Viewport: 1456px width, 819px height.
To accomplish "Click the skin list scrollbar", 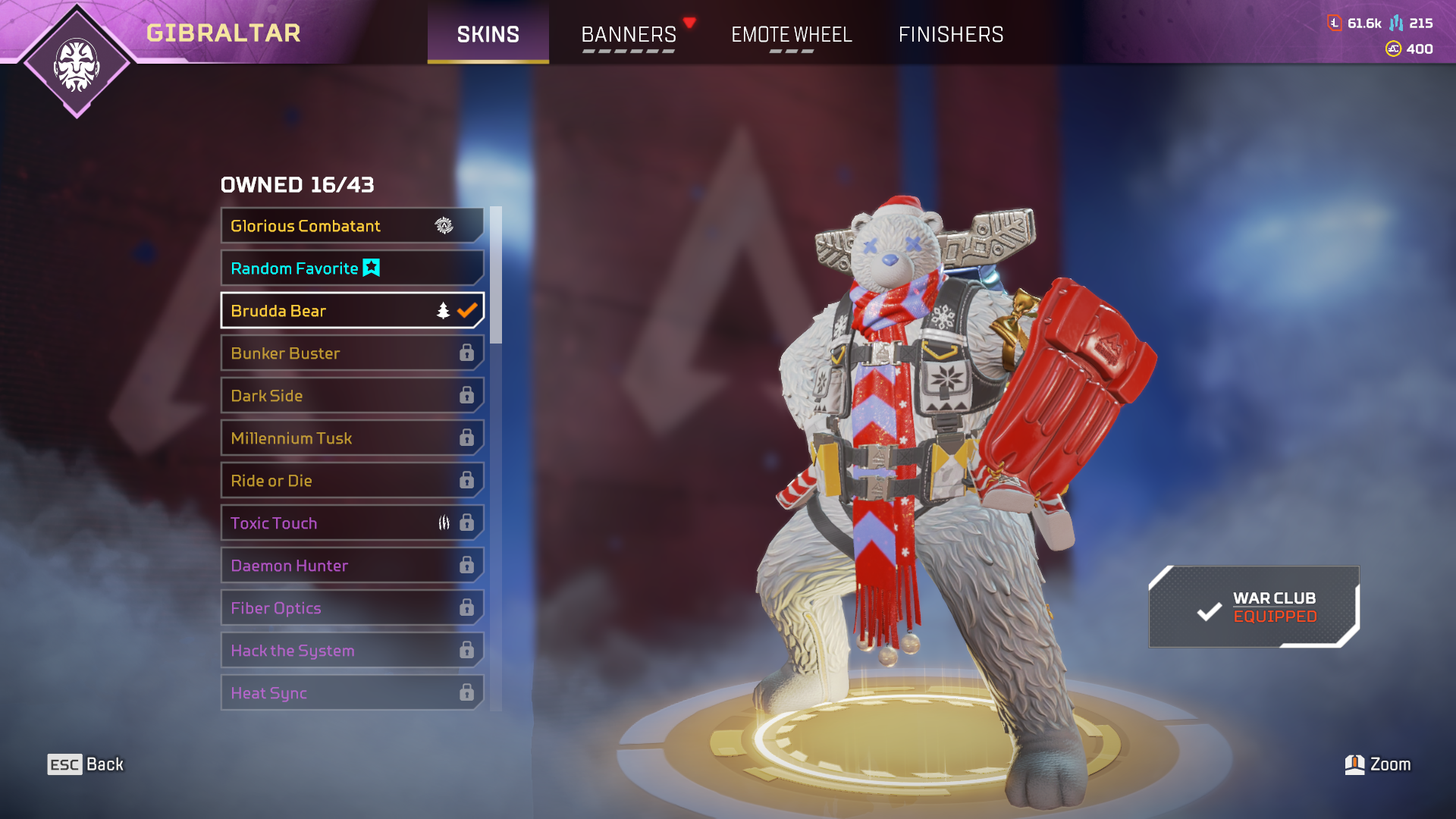I will pyautogui.click(x=496, y=275).
